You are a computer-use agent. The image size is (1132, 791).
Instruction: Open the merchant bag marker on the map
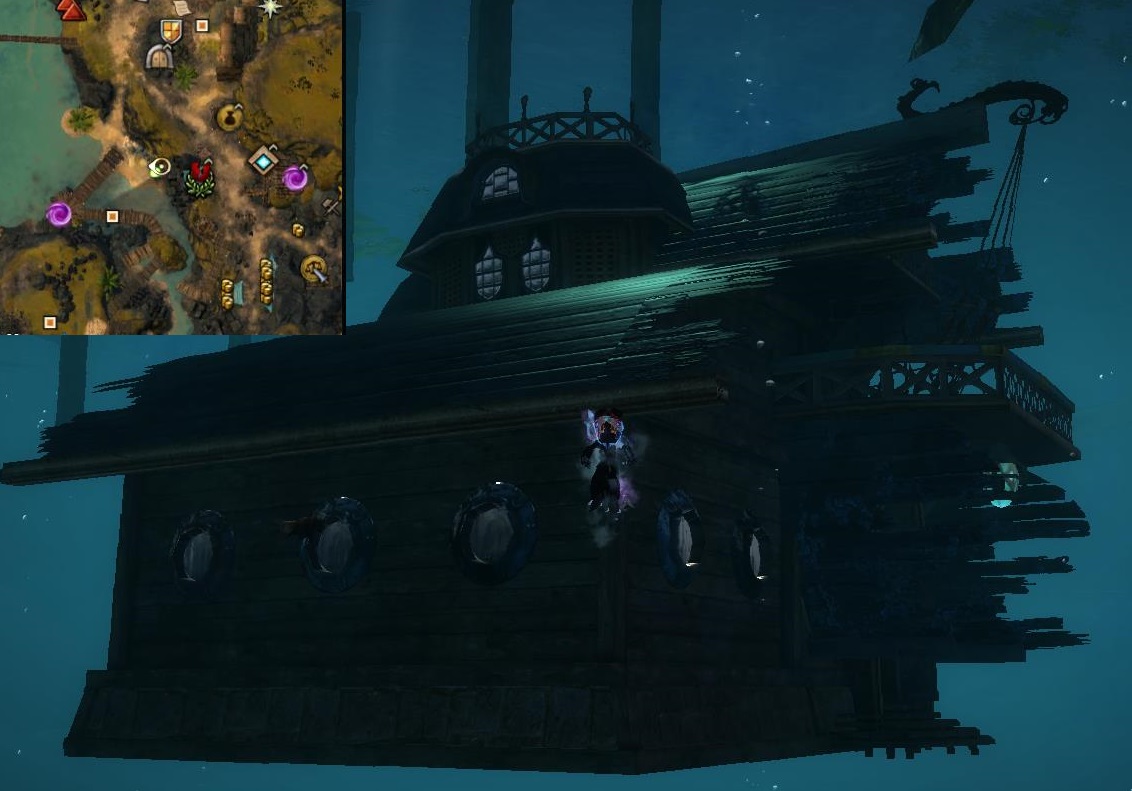pos(229,118)
